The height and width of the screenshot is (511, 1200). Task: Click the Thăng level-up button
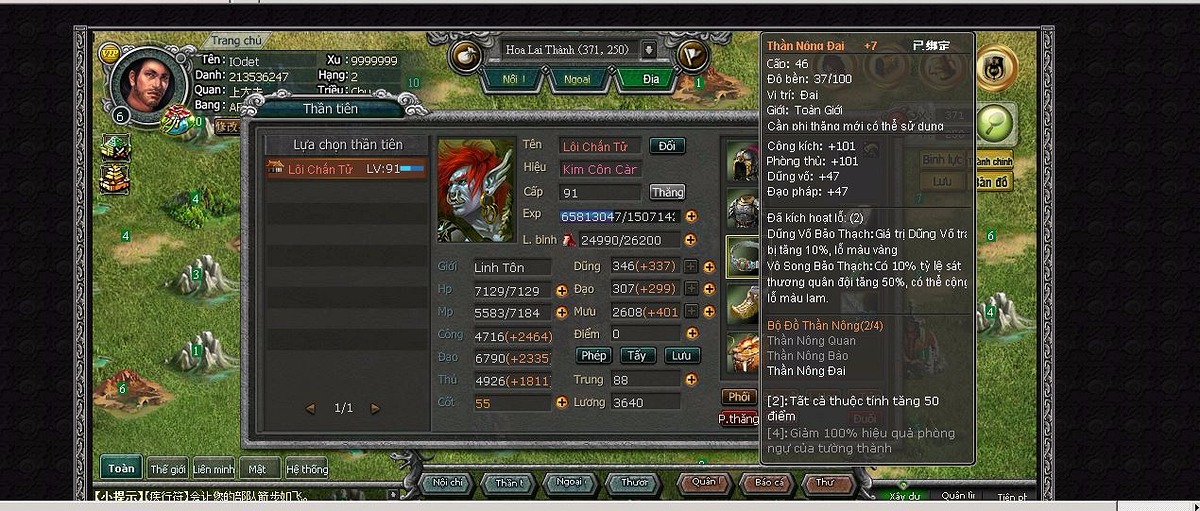click(x=667, y=192)
